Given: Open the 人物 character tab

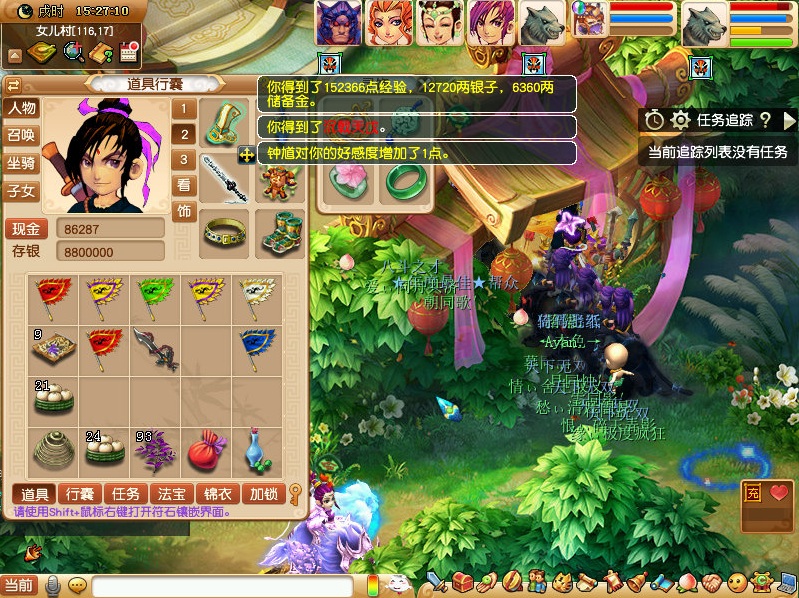Looking at the screenshot, I should [21, 108].
